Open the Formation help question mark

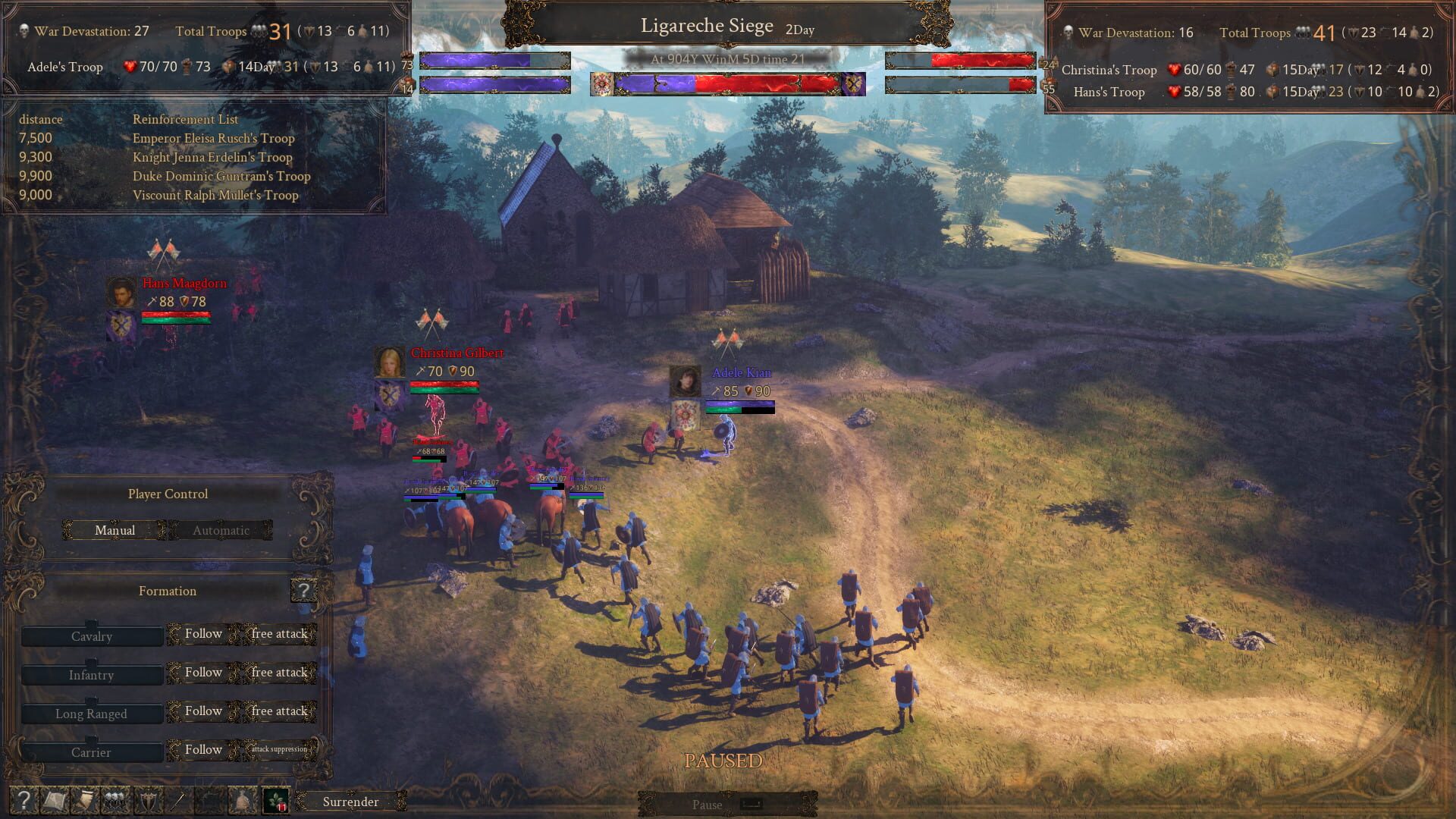pos(304,590)
